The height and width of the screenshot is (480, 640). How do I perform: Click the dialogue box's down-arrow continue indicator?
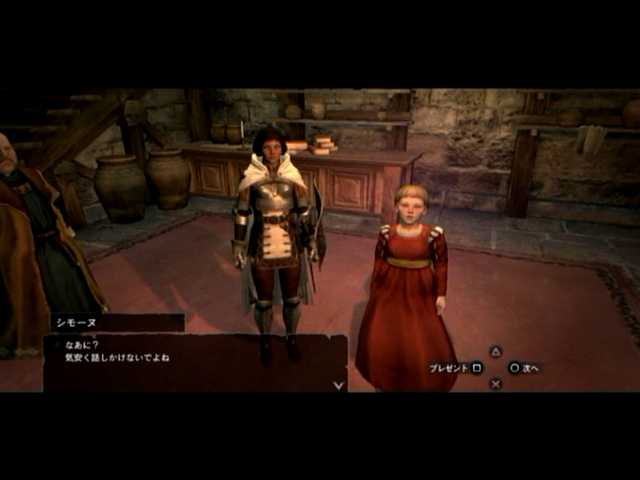338,384
